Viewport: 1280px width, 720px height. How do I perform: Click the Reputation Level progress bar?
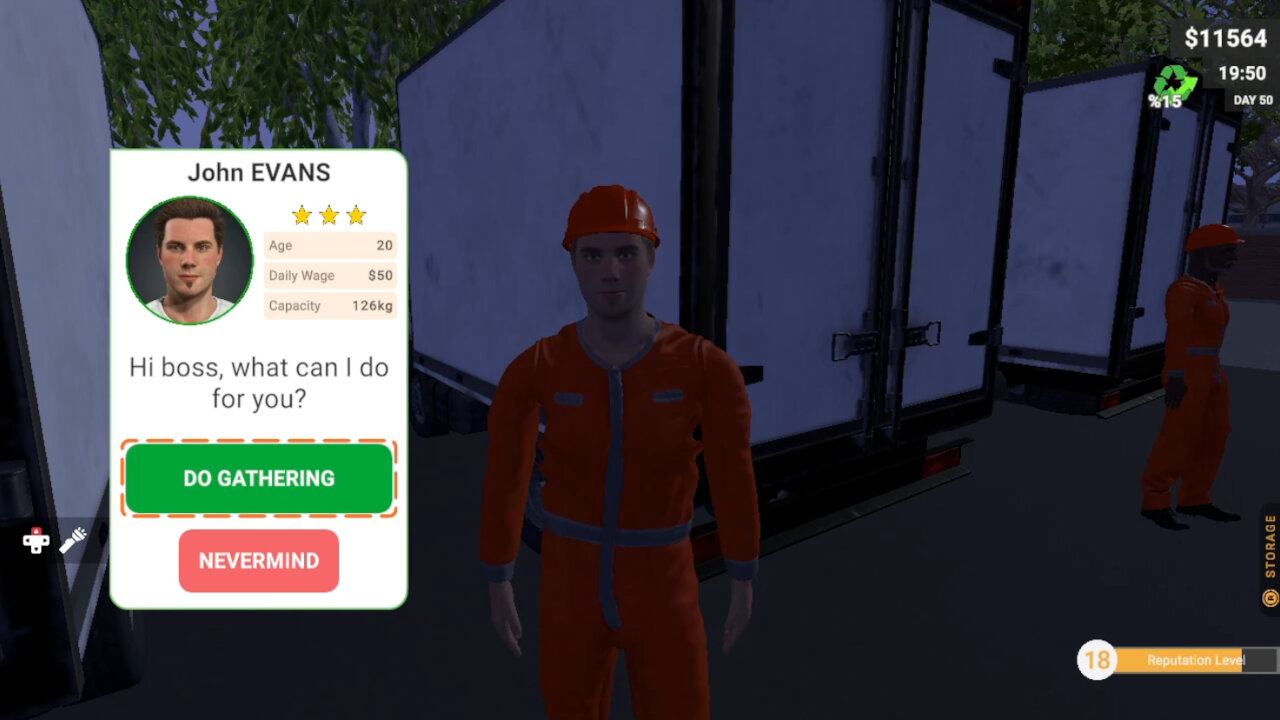point(1195,660)
